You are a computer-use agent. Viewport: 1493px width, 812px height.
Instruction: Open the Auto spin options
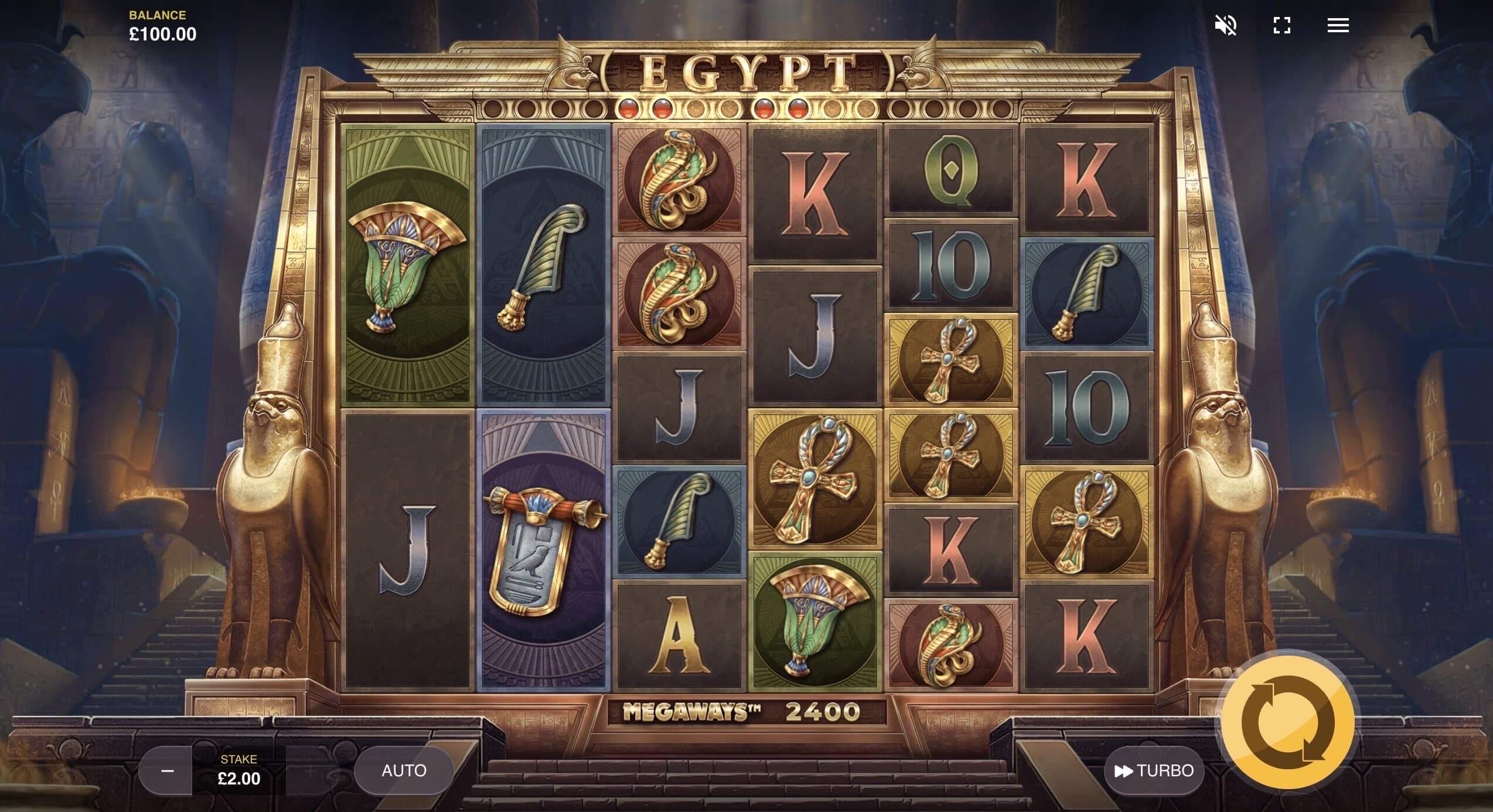(404, 770)
